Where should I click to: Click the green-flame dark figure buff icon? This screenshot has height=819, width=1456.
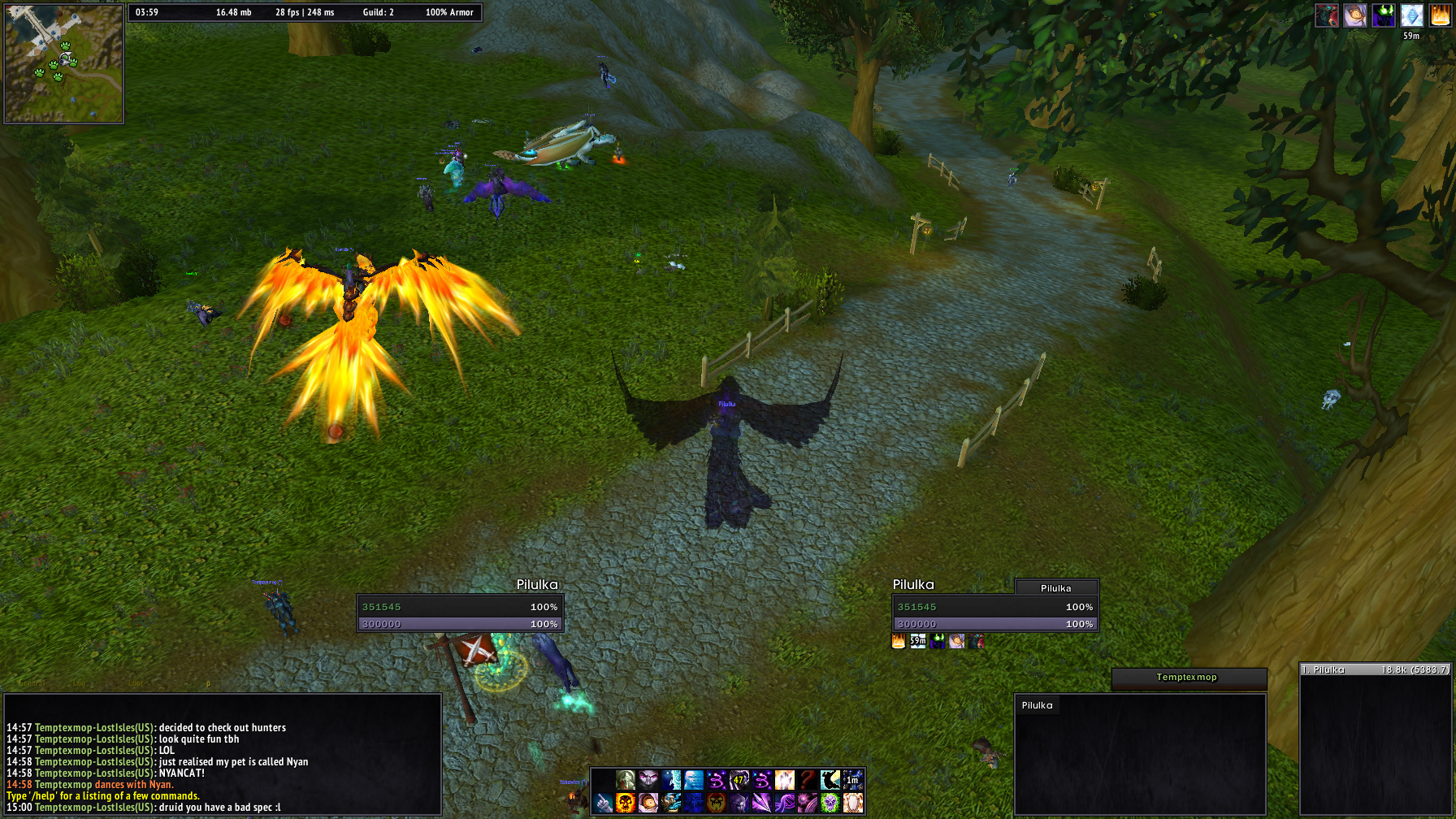pos(1383,15)
